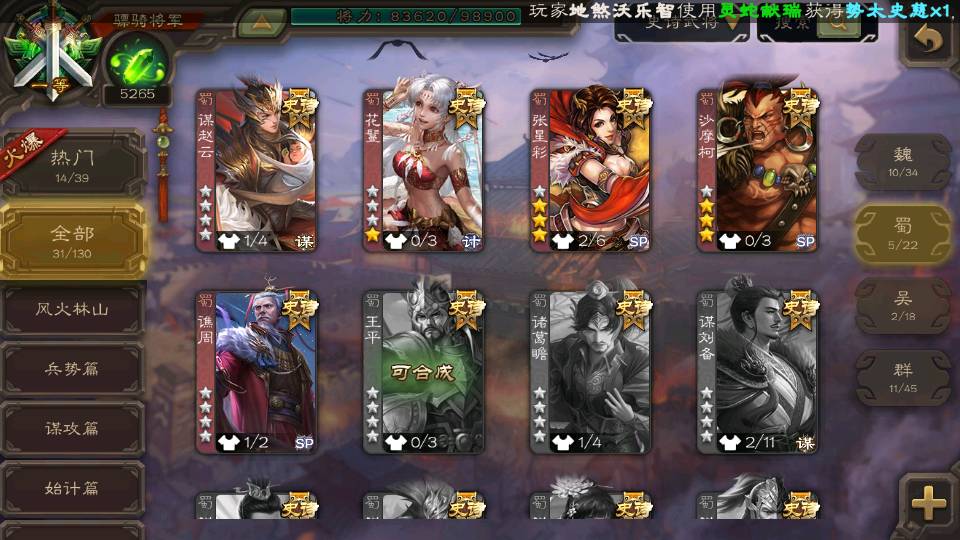This screenshot has height=540, width=960.
Task: Filter heroes by 魏 faction
Action: coord(902,161)
